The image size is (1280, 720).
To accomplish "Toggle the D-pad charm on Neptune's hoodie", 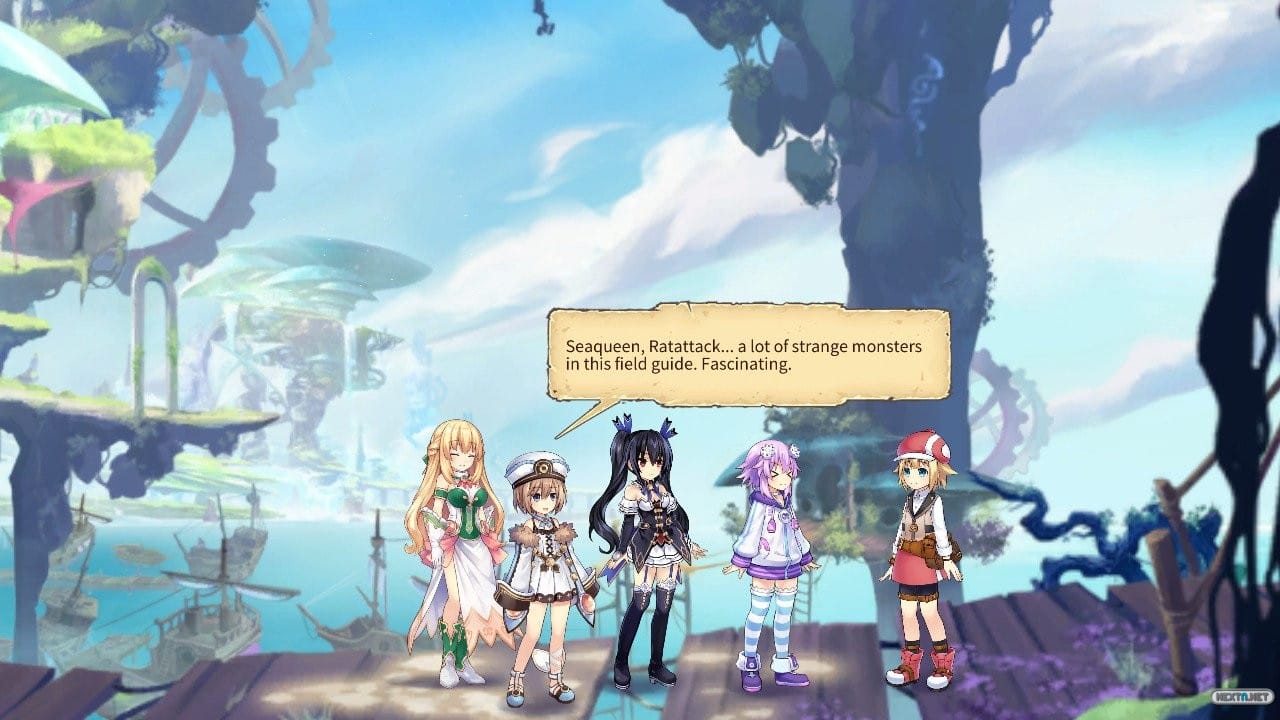I will (x=785, y=516).
